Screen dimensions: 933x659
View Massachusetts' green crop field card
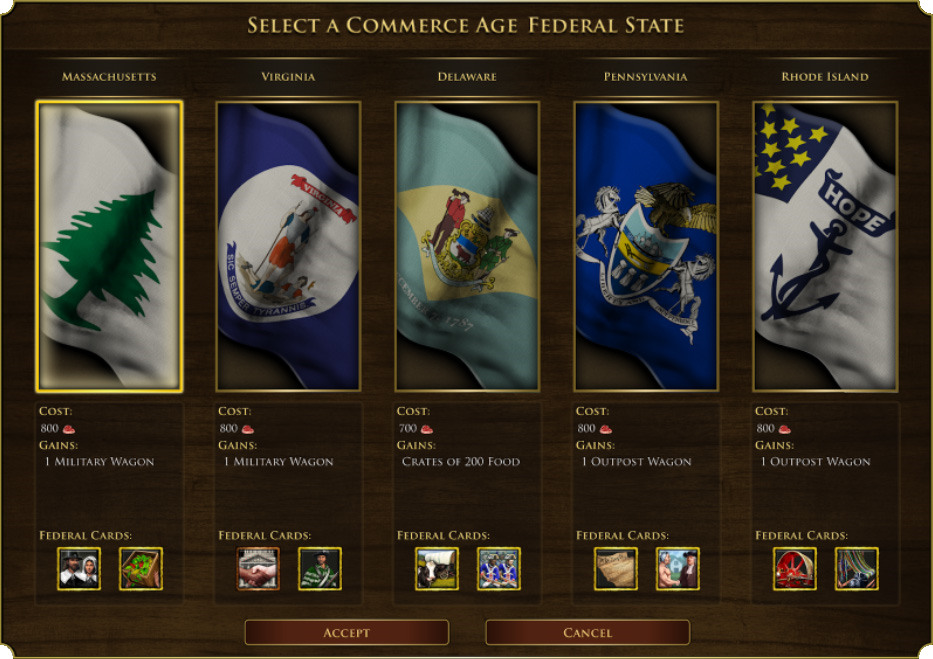pos(141,568)
